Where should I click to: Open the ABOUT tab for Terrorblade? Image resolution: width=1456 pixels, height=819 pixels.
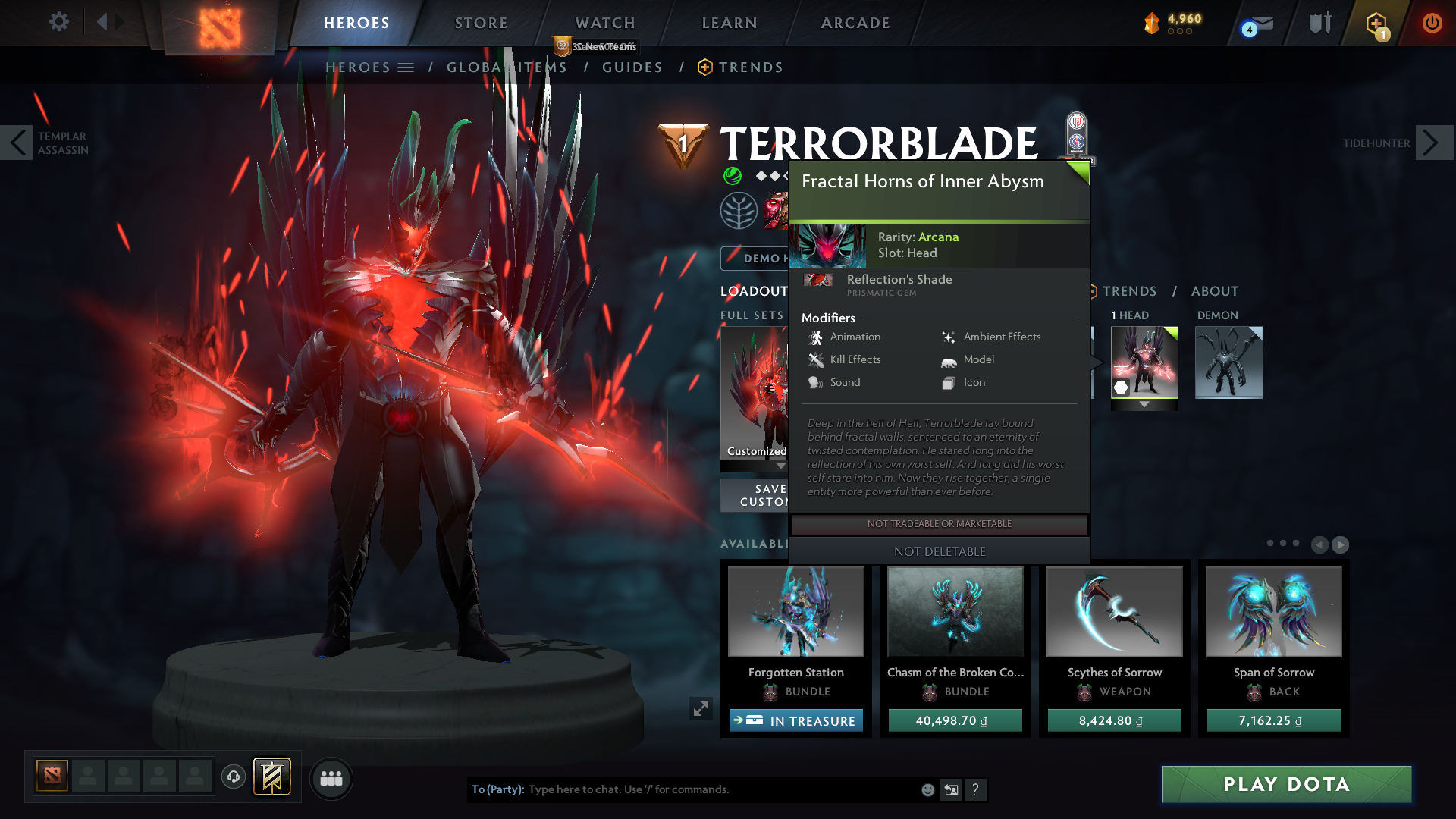(1215, 290)
